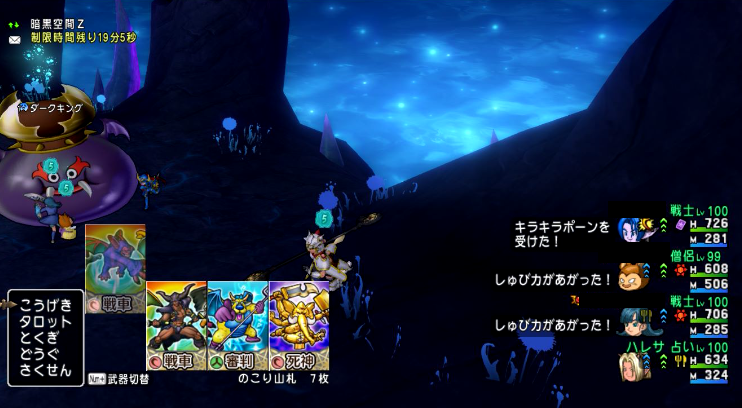This screenshot has width=742, height=408.
Task: Choose the 審判 Judgement tarot card
Action: point(238,323)
